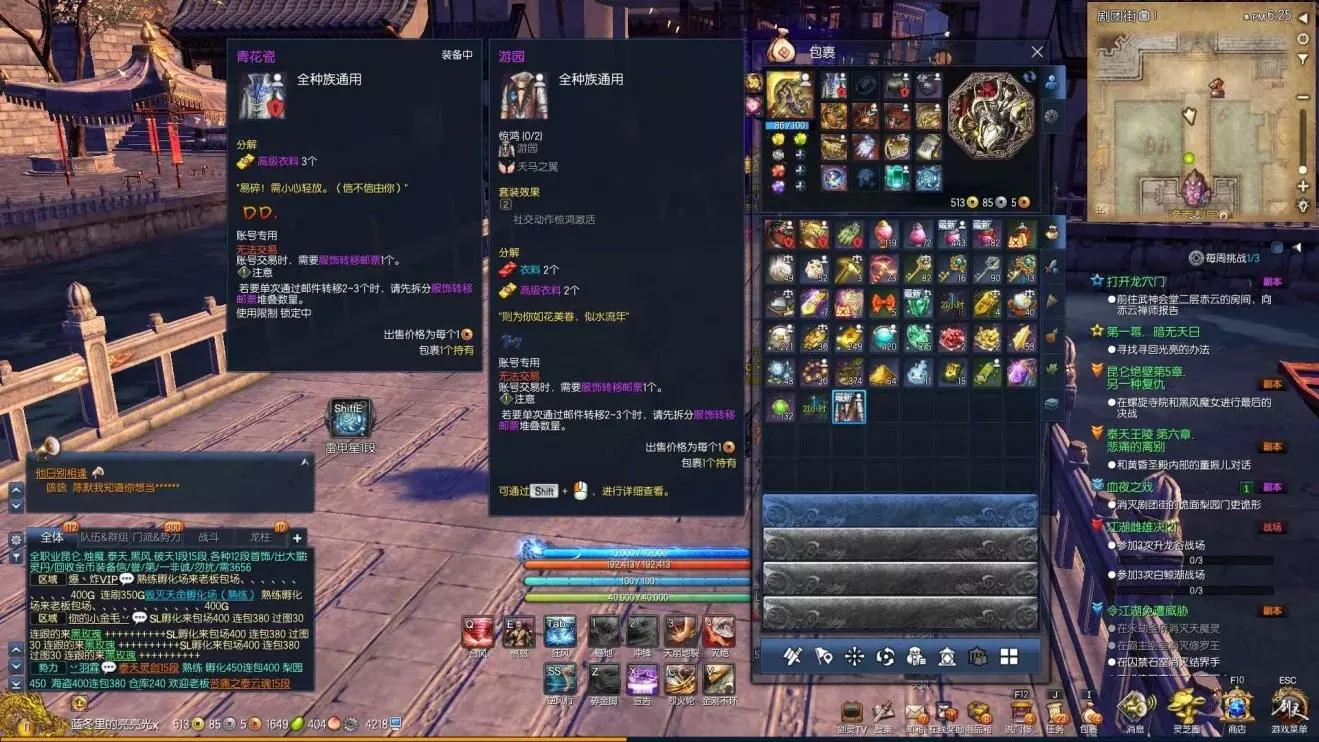
Task: Click the 消息 loudspeaker icon in bottom bar
Action: tap(1136, 707)
